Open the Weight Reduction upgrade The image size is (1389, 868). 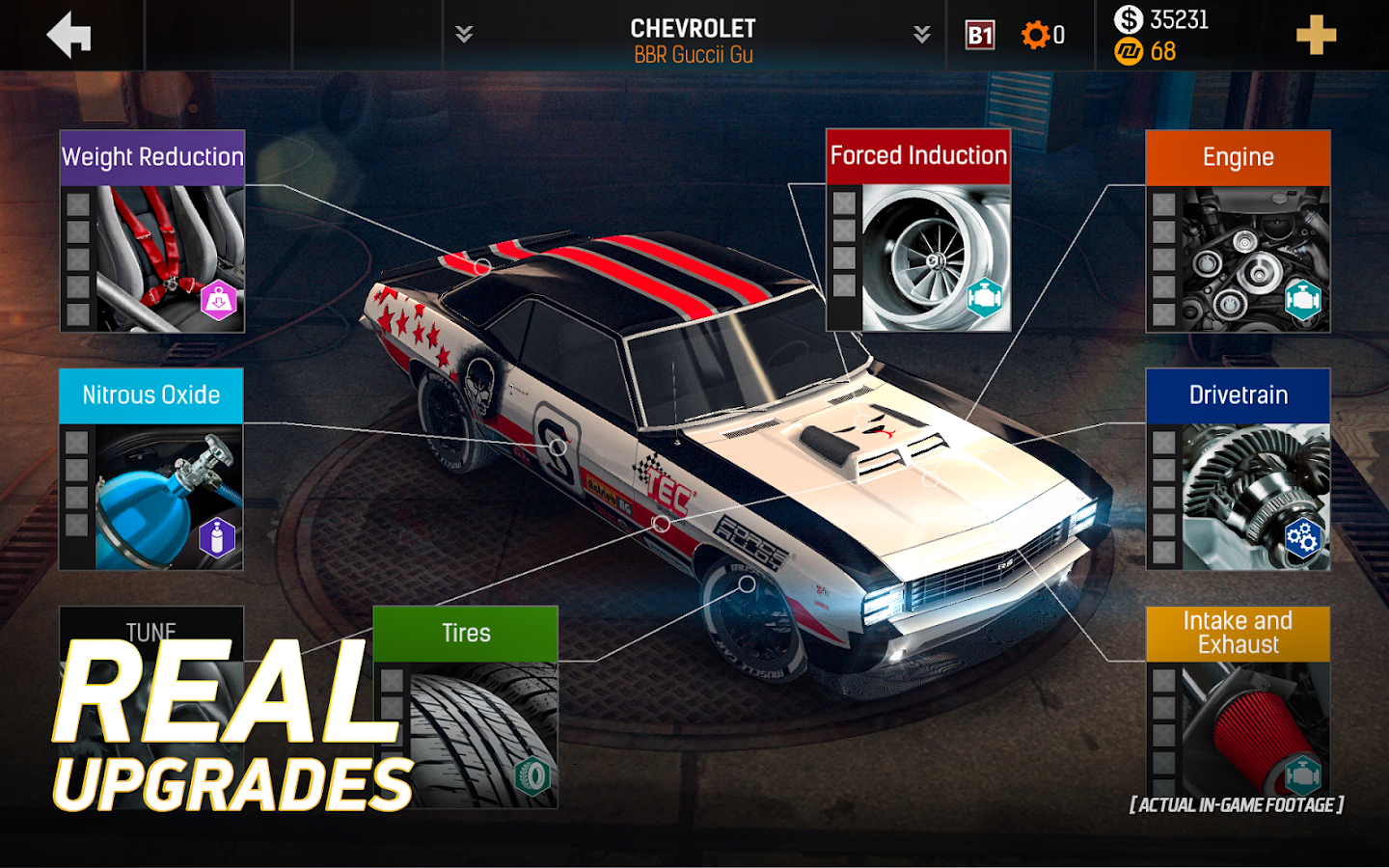(x=152, y=232)
